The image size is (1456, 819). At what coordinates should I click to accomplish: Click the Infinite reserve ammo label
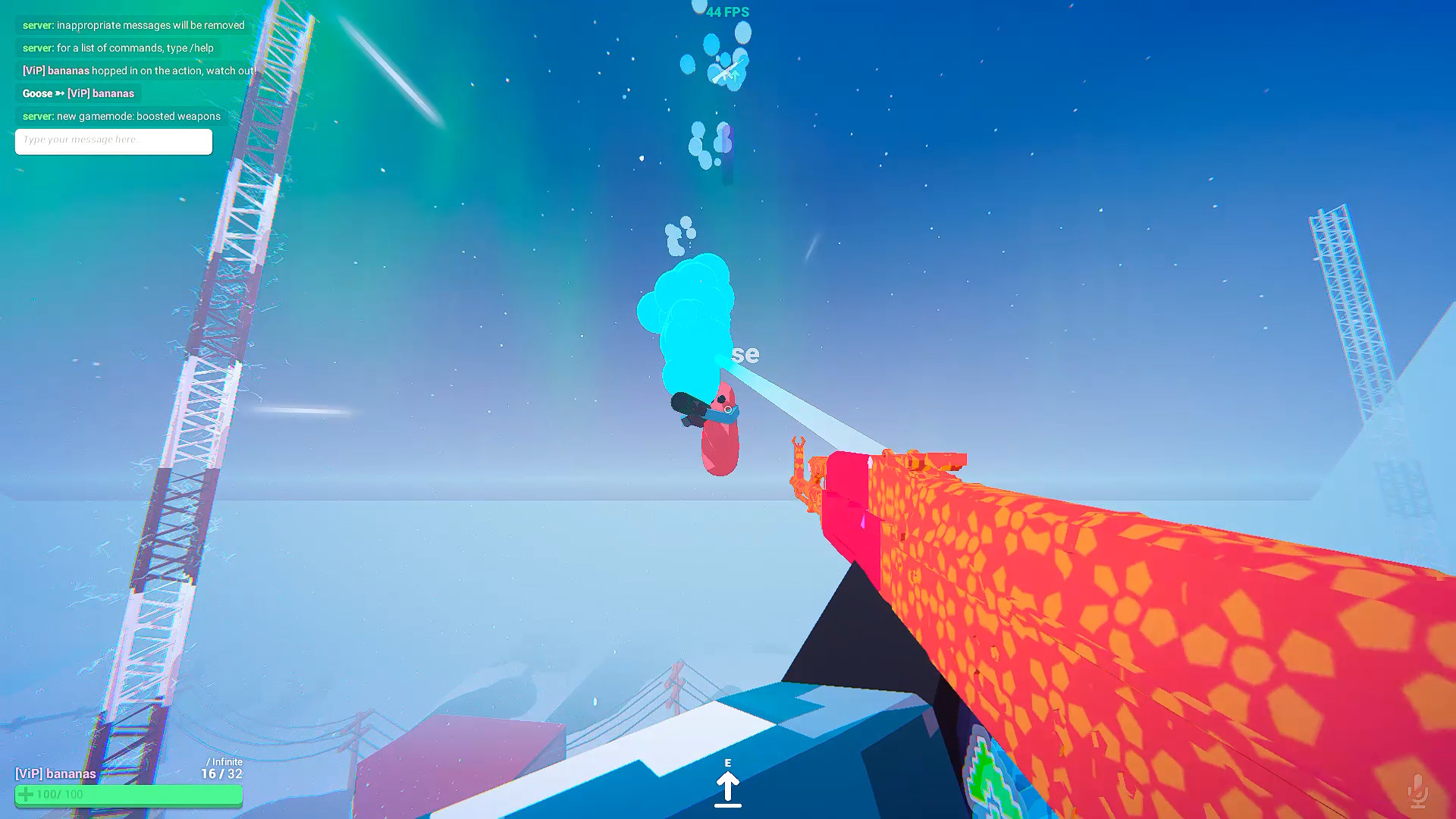(x=225, y=761)
